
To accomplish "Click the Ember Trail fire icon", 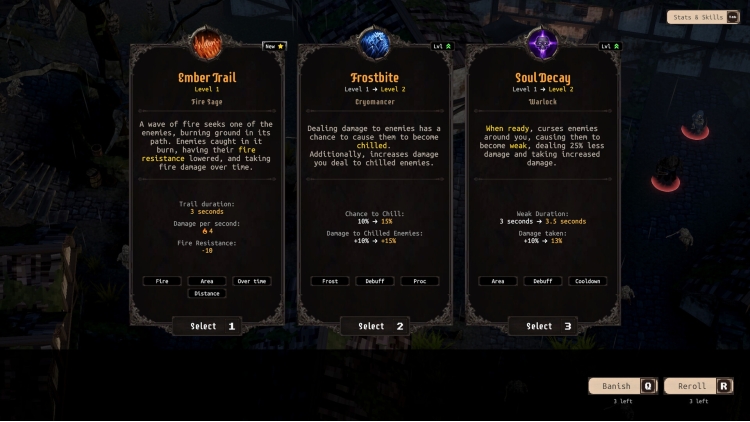I will tap(206, 45).
